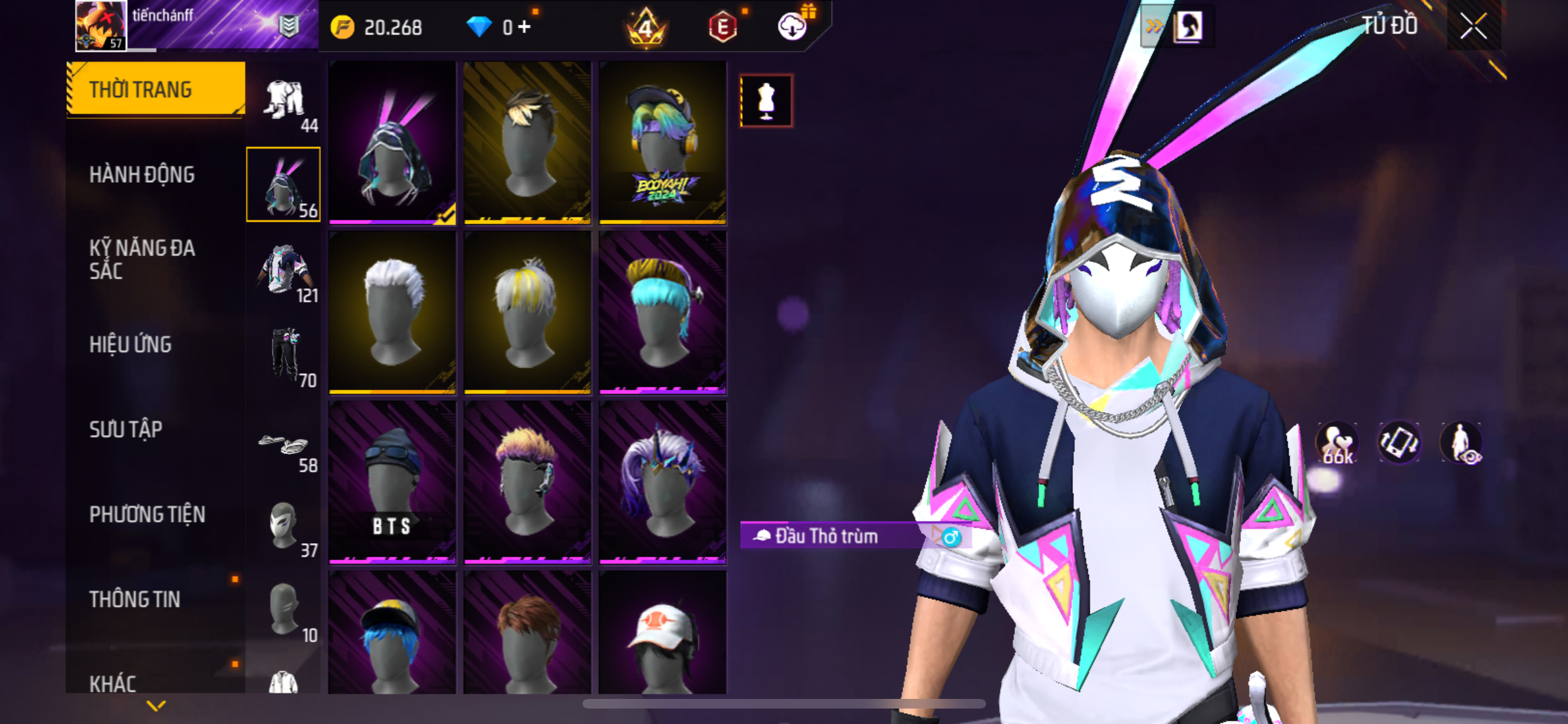Open the KỸ NĂNG ĐA SẮC tab

[x=142, y=259]
